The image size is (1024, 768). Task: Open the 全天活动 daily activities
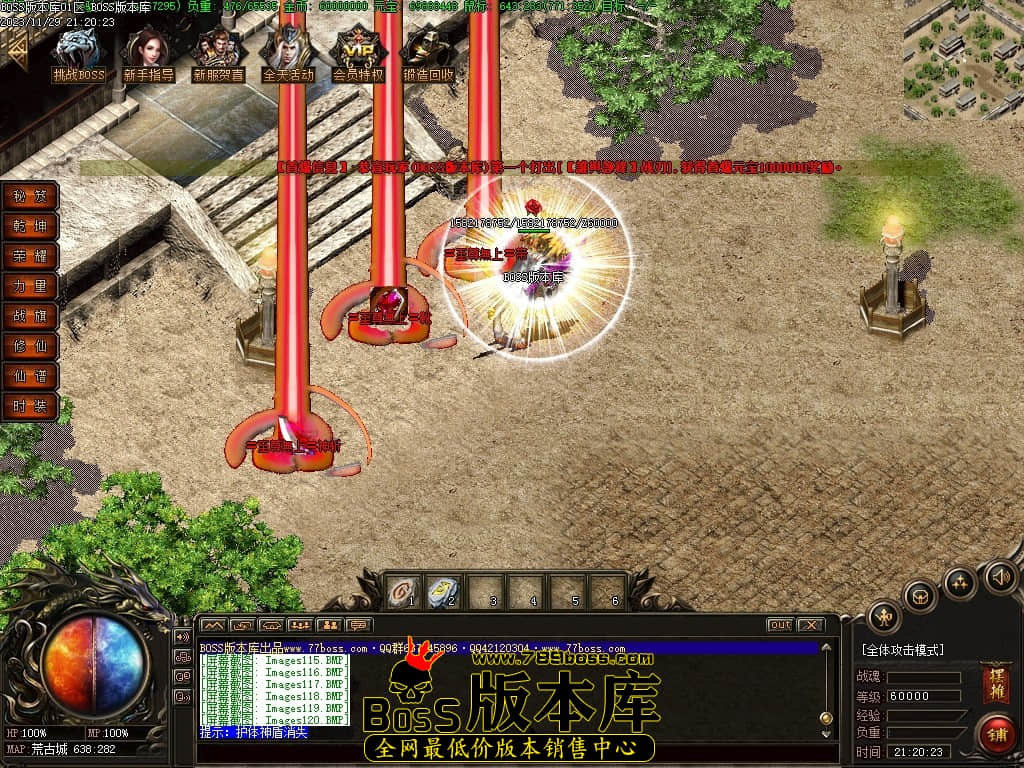(x=288, y=54)
